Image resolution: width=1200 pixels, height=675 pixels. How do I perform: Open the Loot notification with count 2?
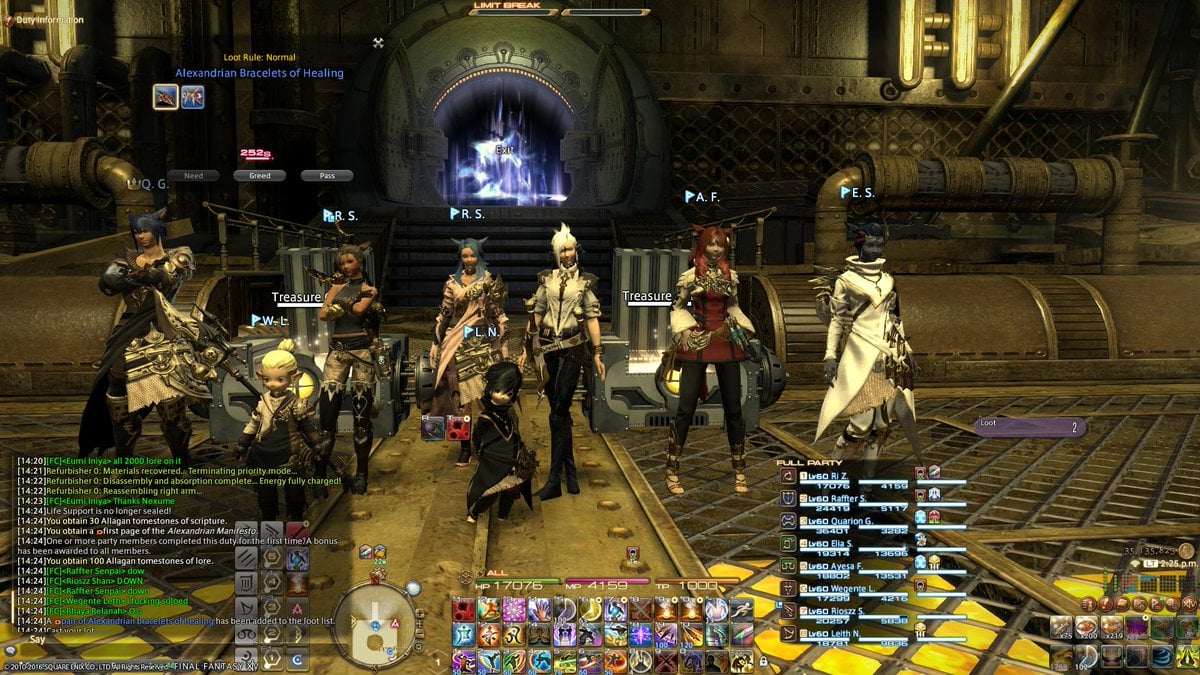(x=1029, y=427)
